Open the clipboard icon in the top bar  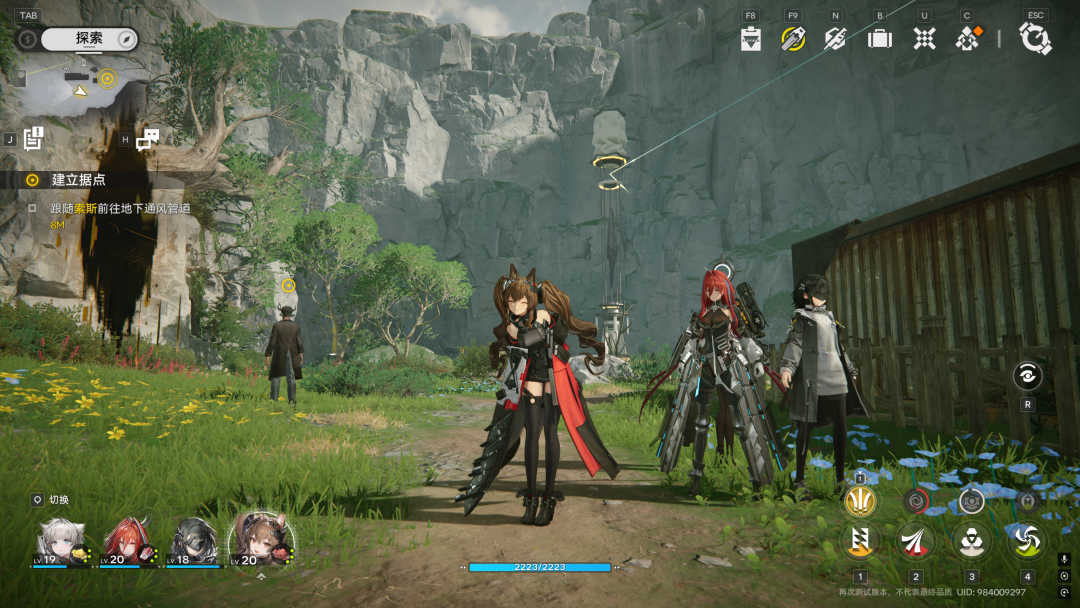coord(751,39)
